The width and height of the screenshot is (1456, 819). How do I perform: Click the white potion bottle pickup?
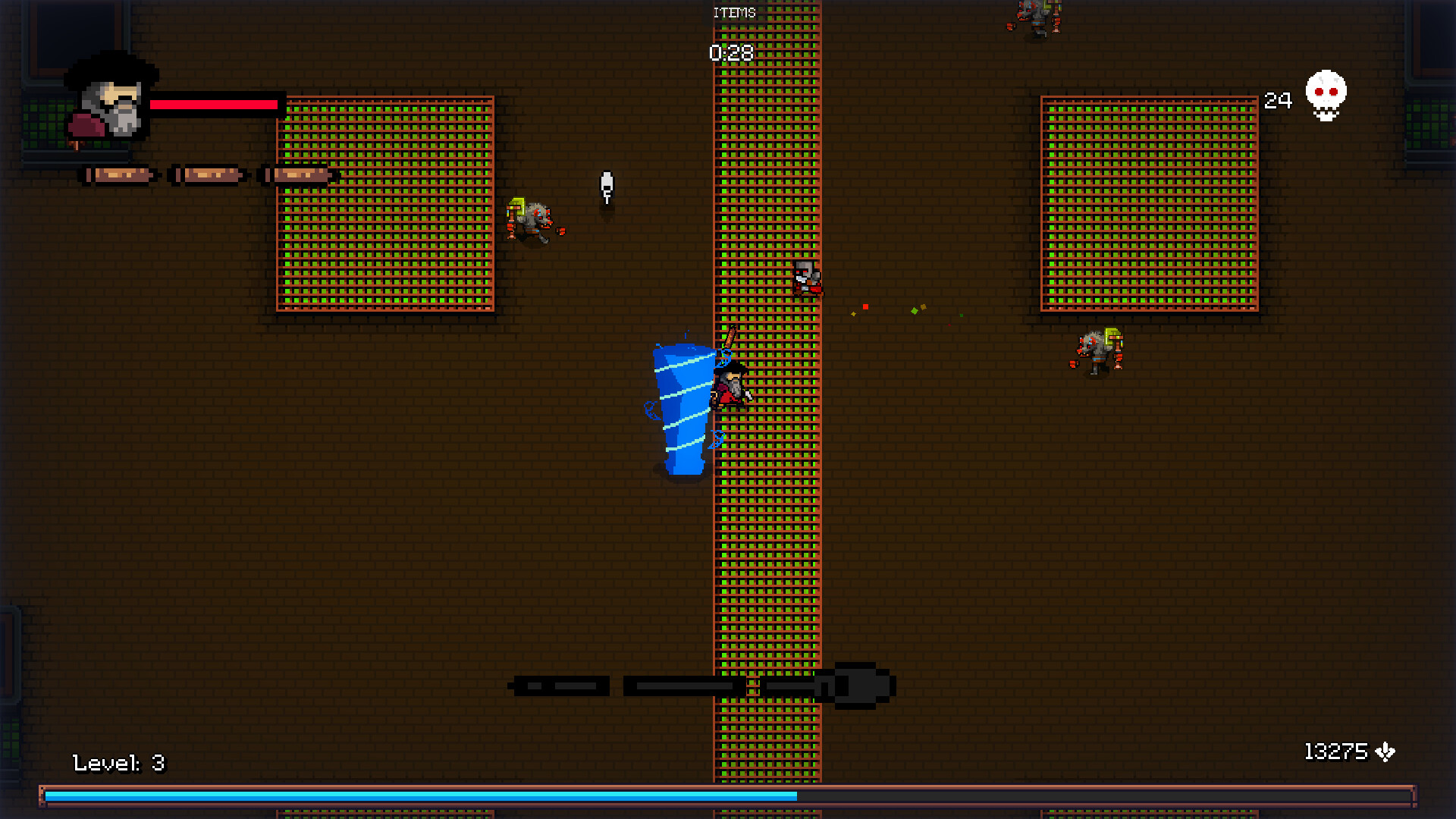click(606, 186)
